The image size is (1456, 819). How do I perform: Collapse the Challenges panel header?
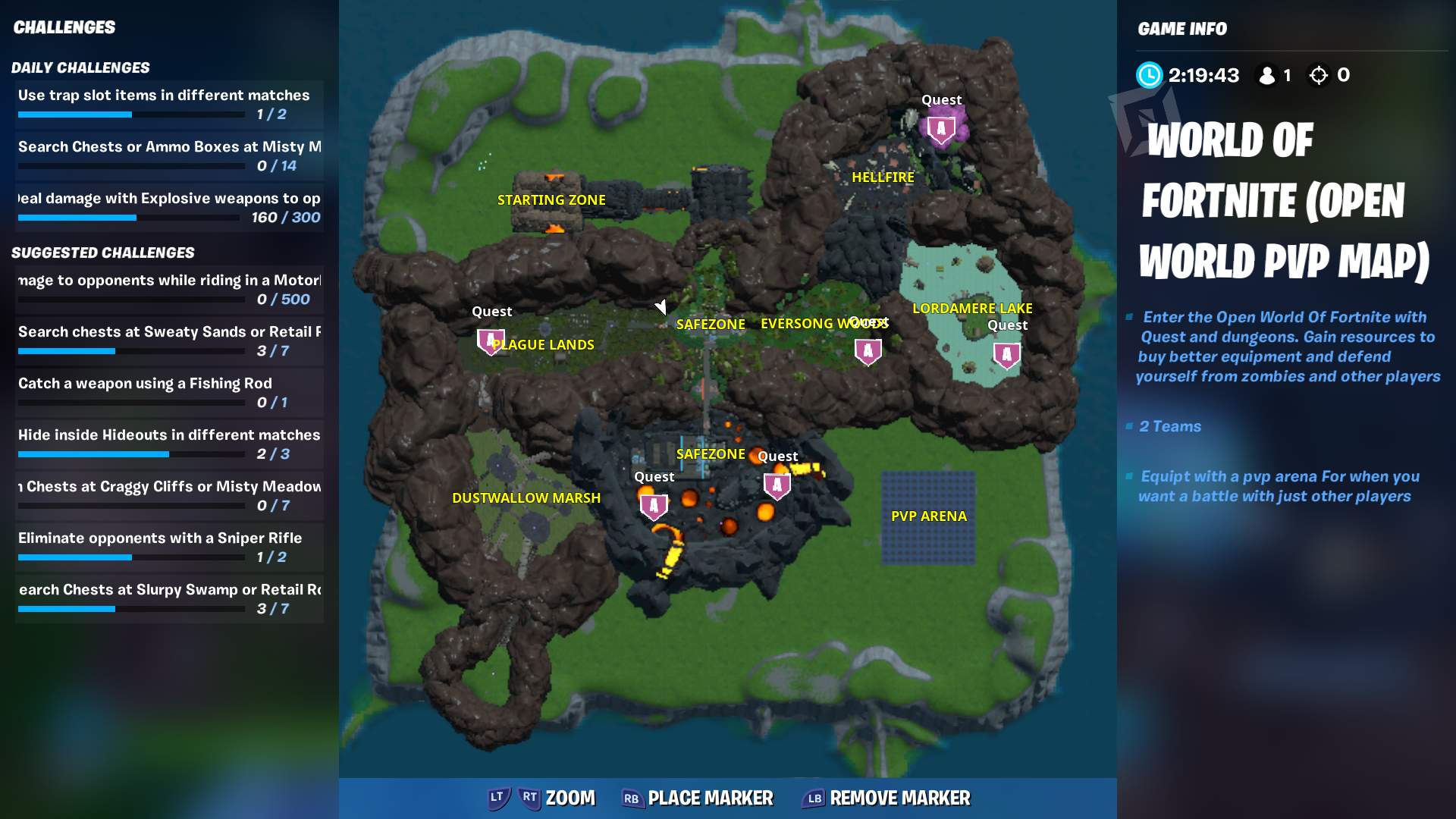pyautogui.click(x=64, y=27)
